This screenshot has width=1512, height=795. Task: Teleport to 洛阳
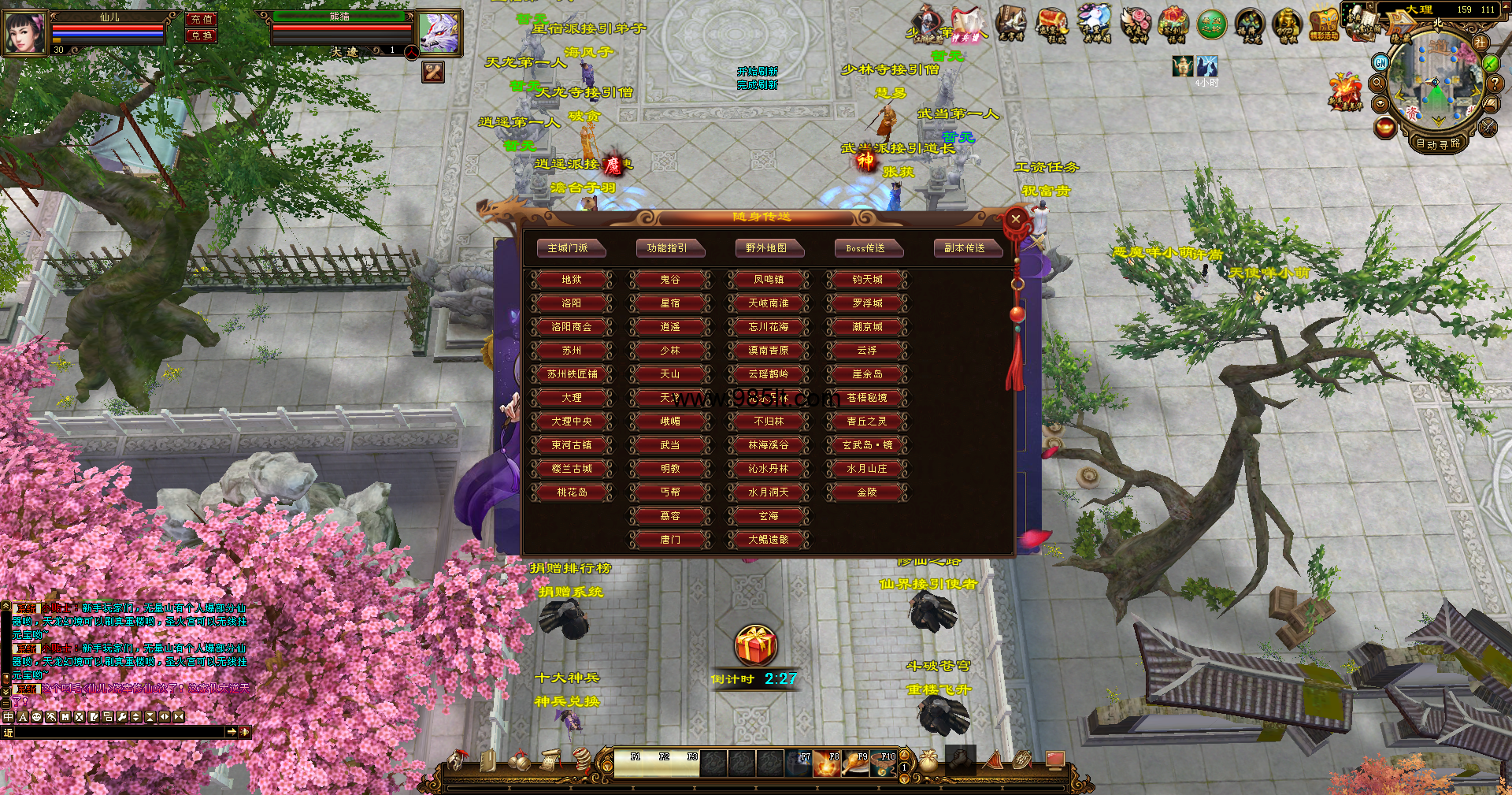coord(572,303)
